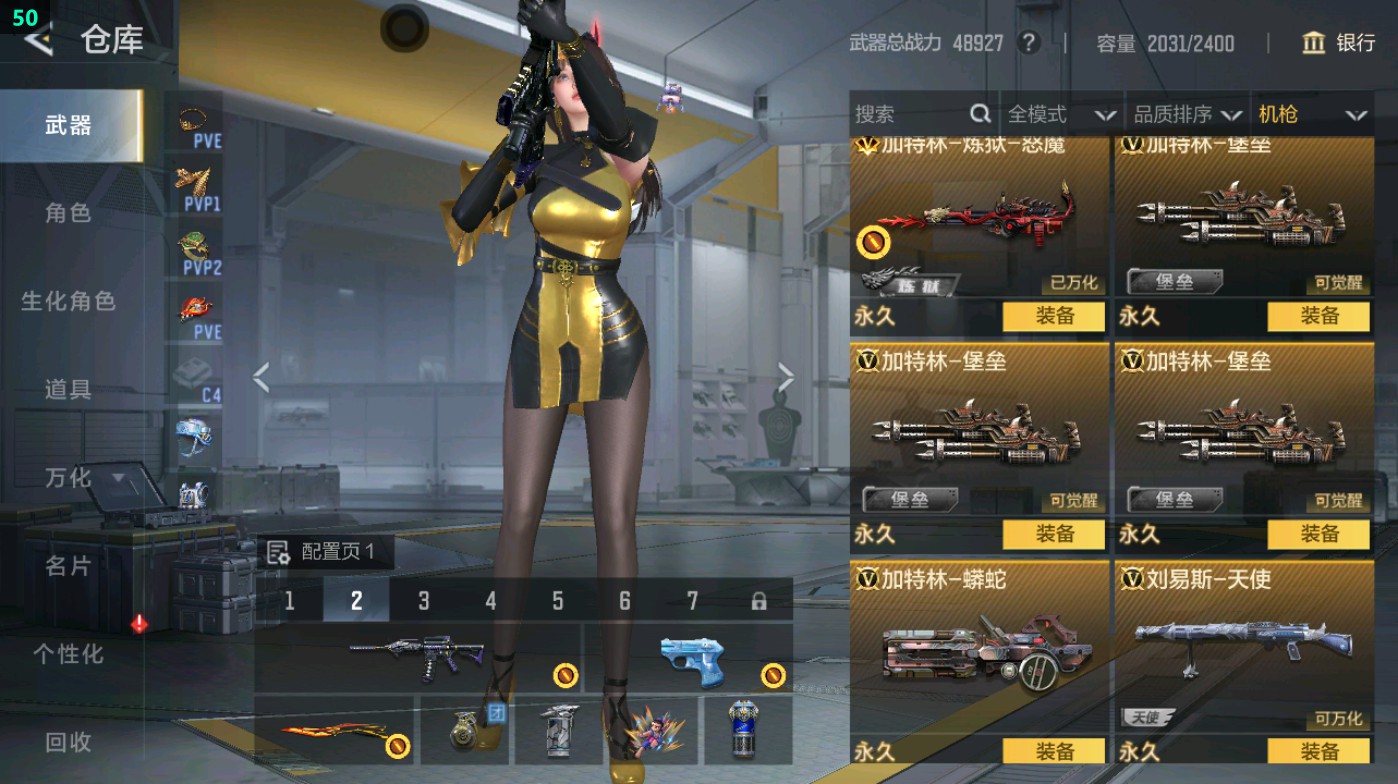Go back using the top-left arrow
1398x784 pixels.
(38, 40)
